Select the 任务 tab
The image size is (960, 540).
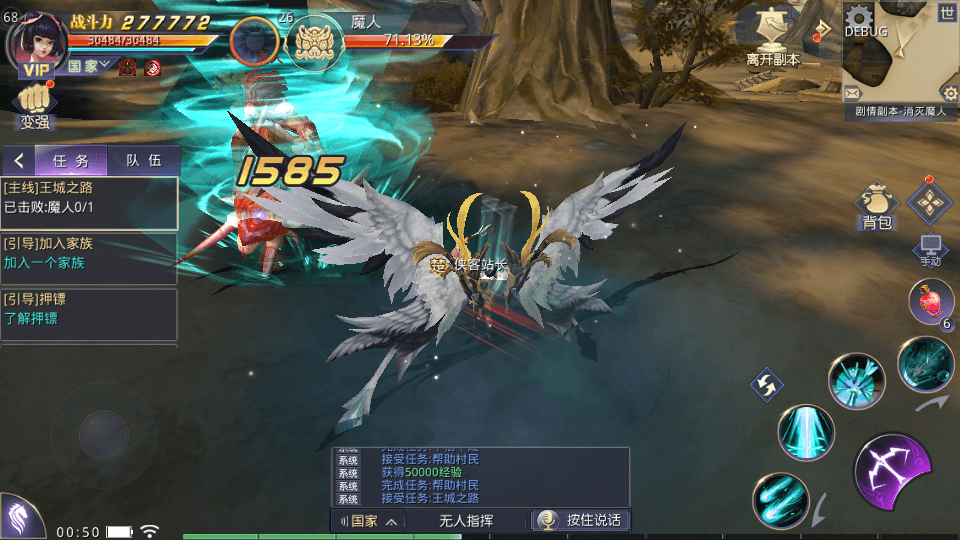point(71,161)
